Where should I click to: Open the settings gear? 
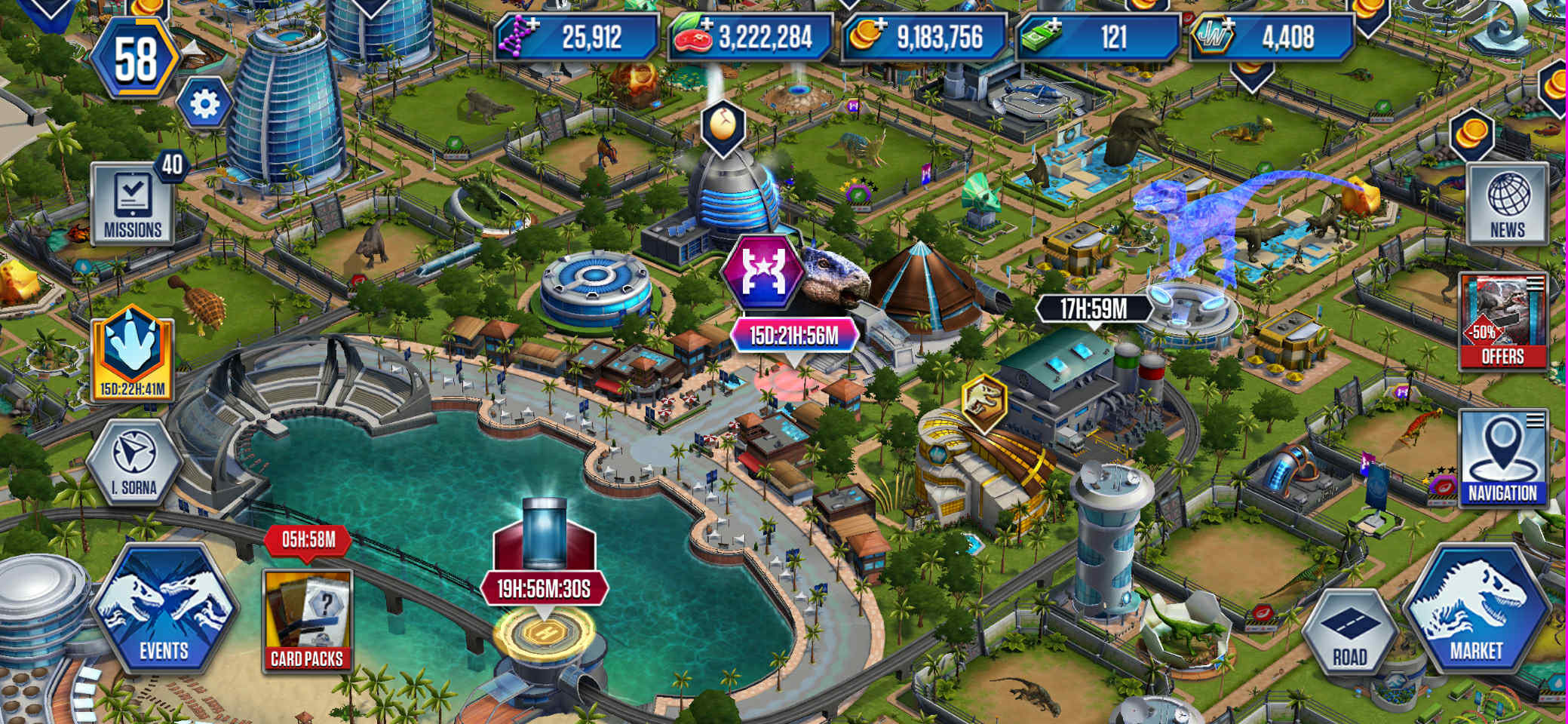(204, 104)
